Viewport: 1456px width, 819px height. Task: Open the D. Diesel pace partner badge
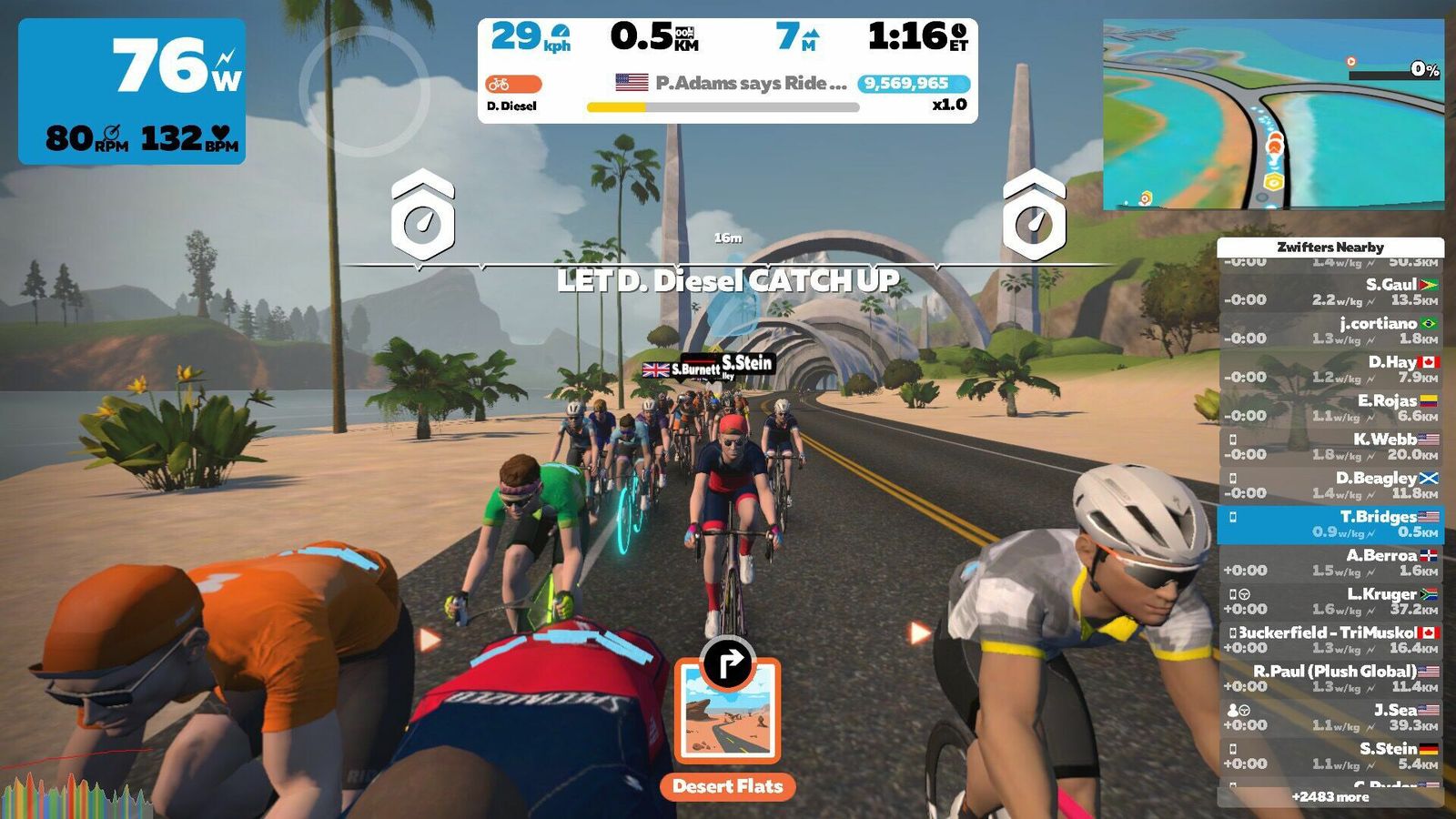click(x=513, y=93)
